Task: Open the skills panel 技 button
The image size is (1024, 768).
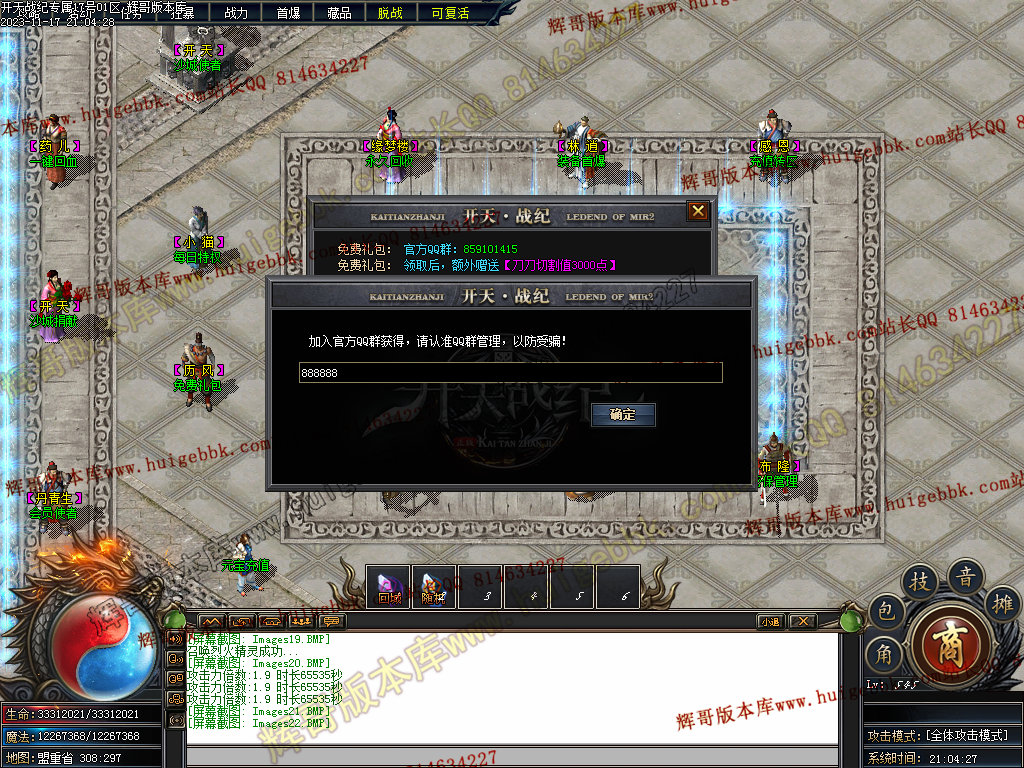Action: [x=919, y=582]
